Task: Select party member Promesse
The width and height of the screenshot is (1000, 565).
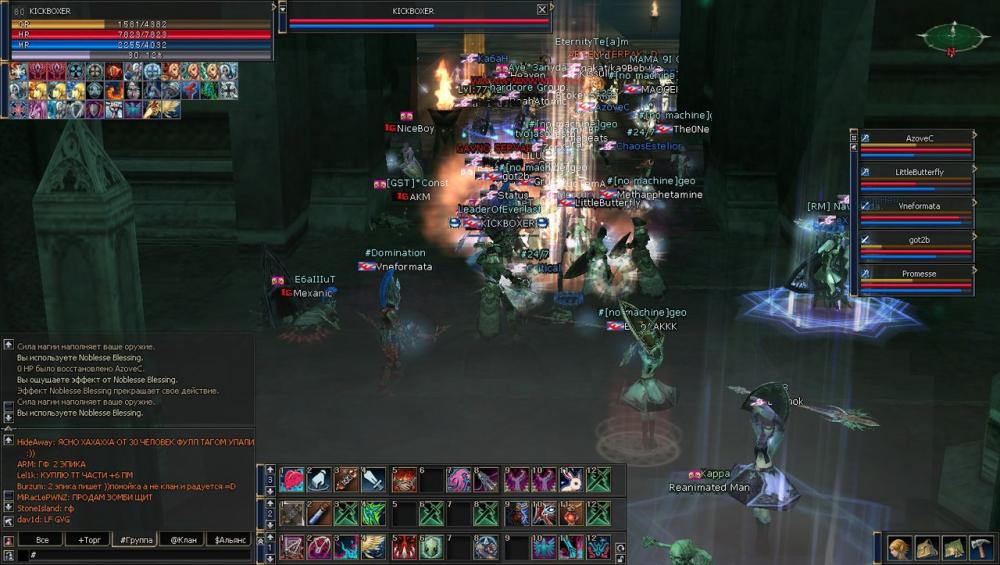Action: point(919,274)
